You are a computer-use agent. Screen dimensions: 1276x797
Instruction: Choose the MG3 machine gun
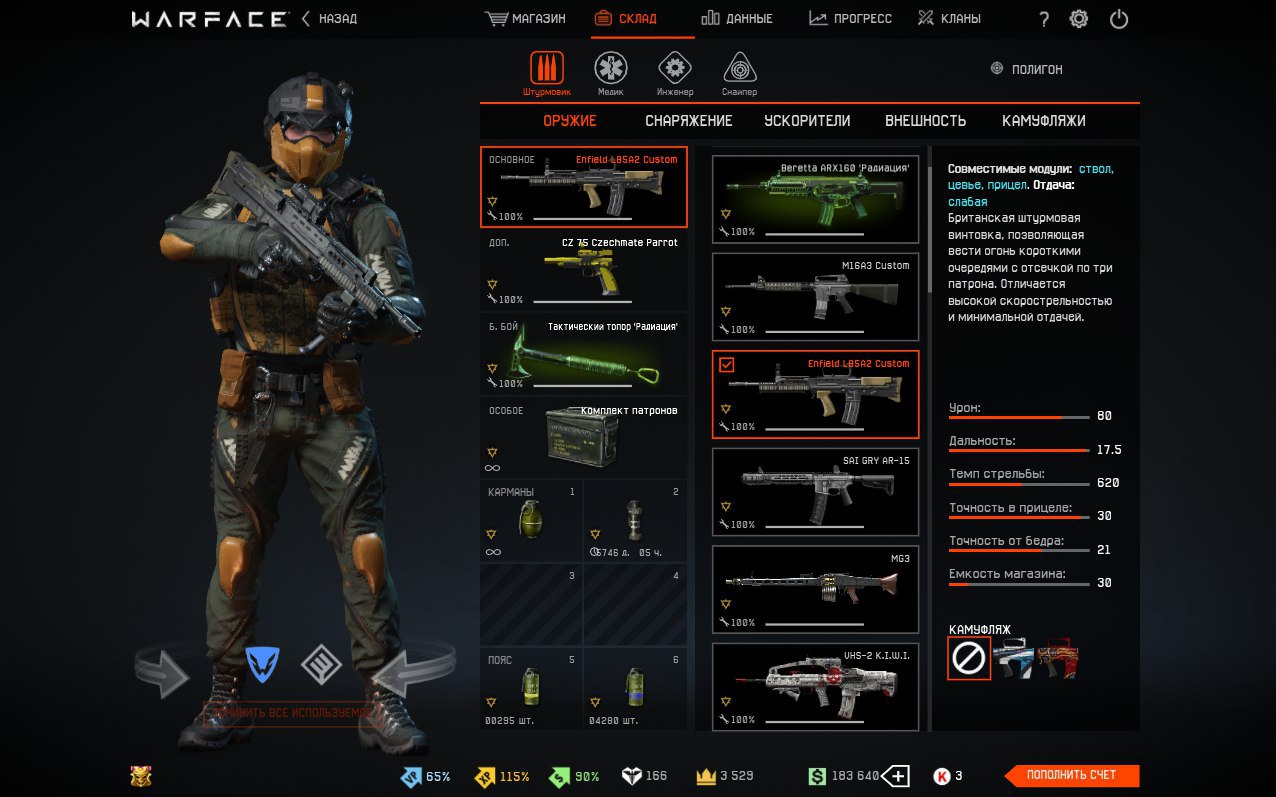(x=815, y=590)
